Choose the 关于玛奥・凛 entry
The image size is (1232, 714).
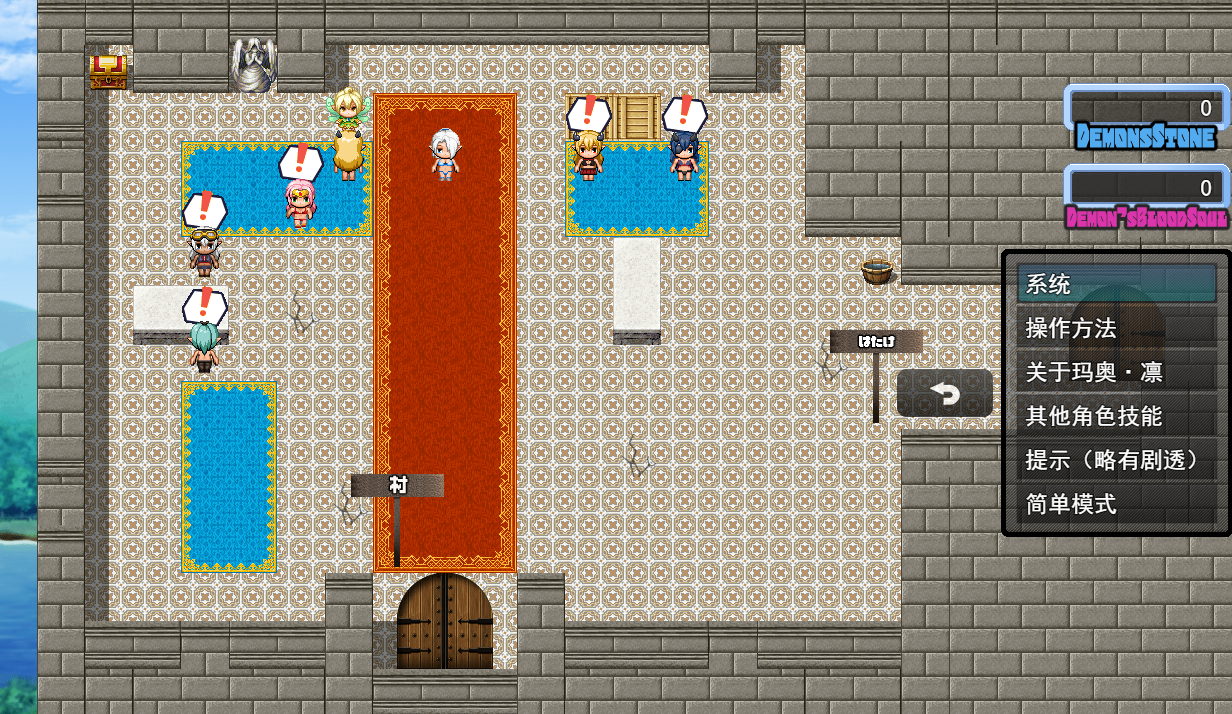point(1116,373)
